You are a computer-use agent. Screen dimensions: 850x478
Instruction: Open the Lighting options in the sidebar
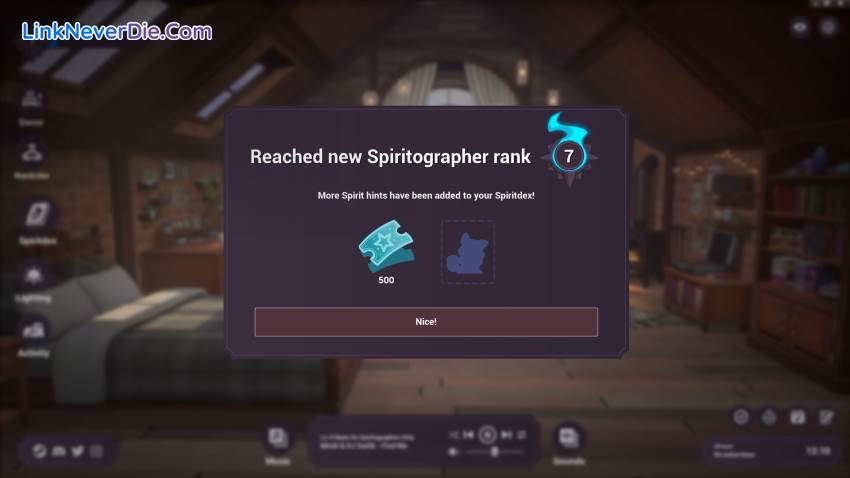(x=33, y=277)
